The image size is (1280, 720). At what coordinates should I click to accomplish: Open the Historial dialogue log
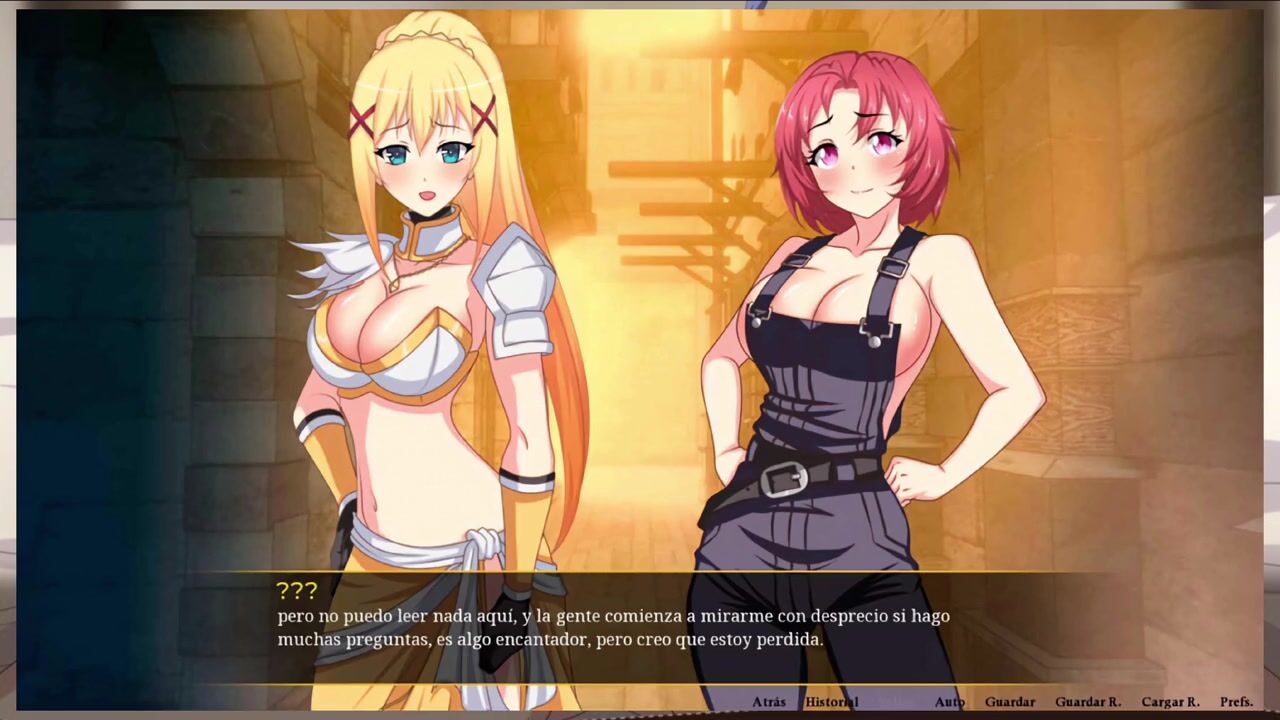click(831, 702)
